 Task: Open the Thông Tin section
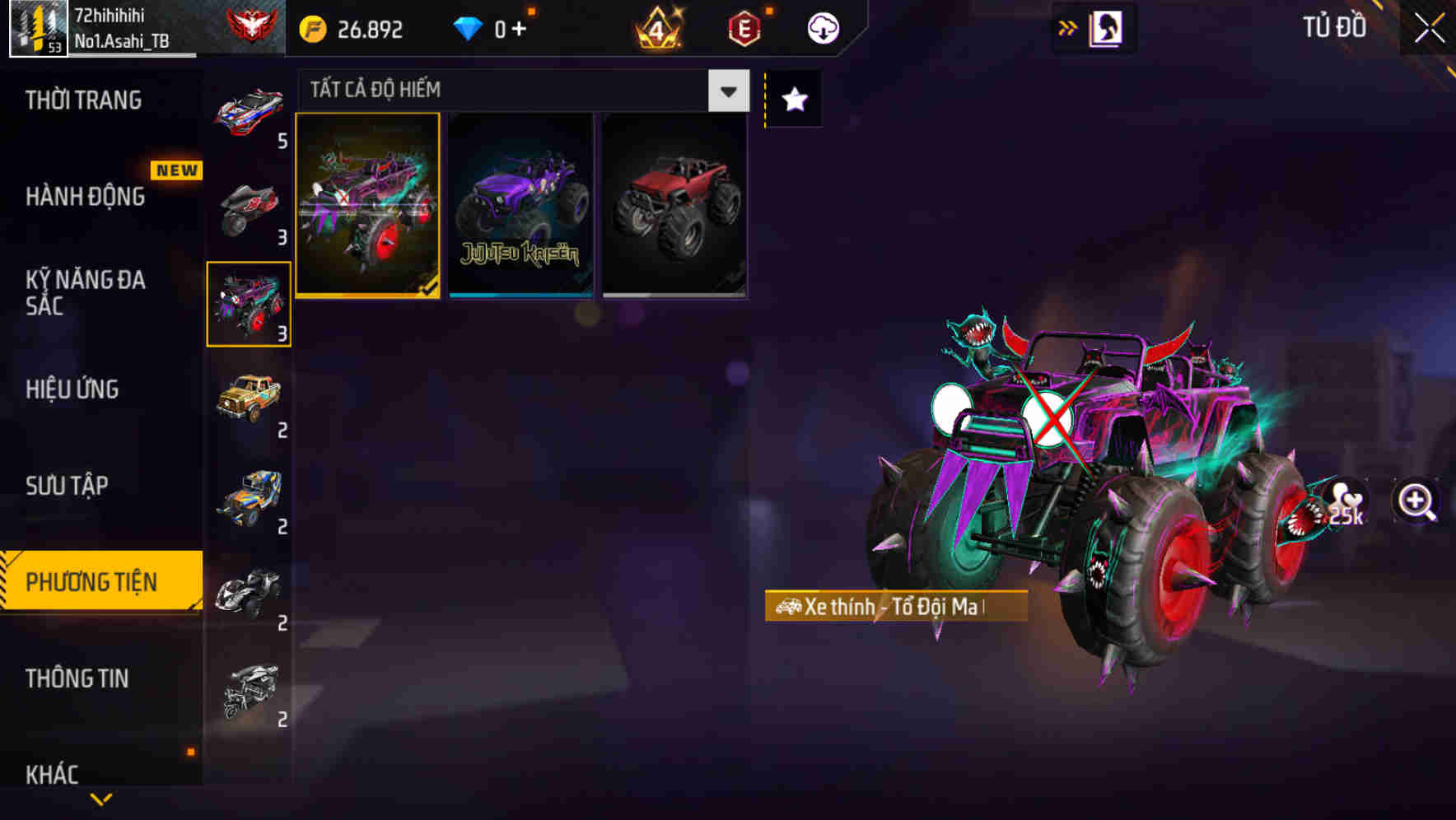coord(76,678)
